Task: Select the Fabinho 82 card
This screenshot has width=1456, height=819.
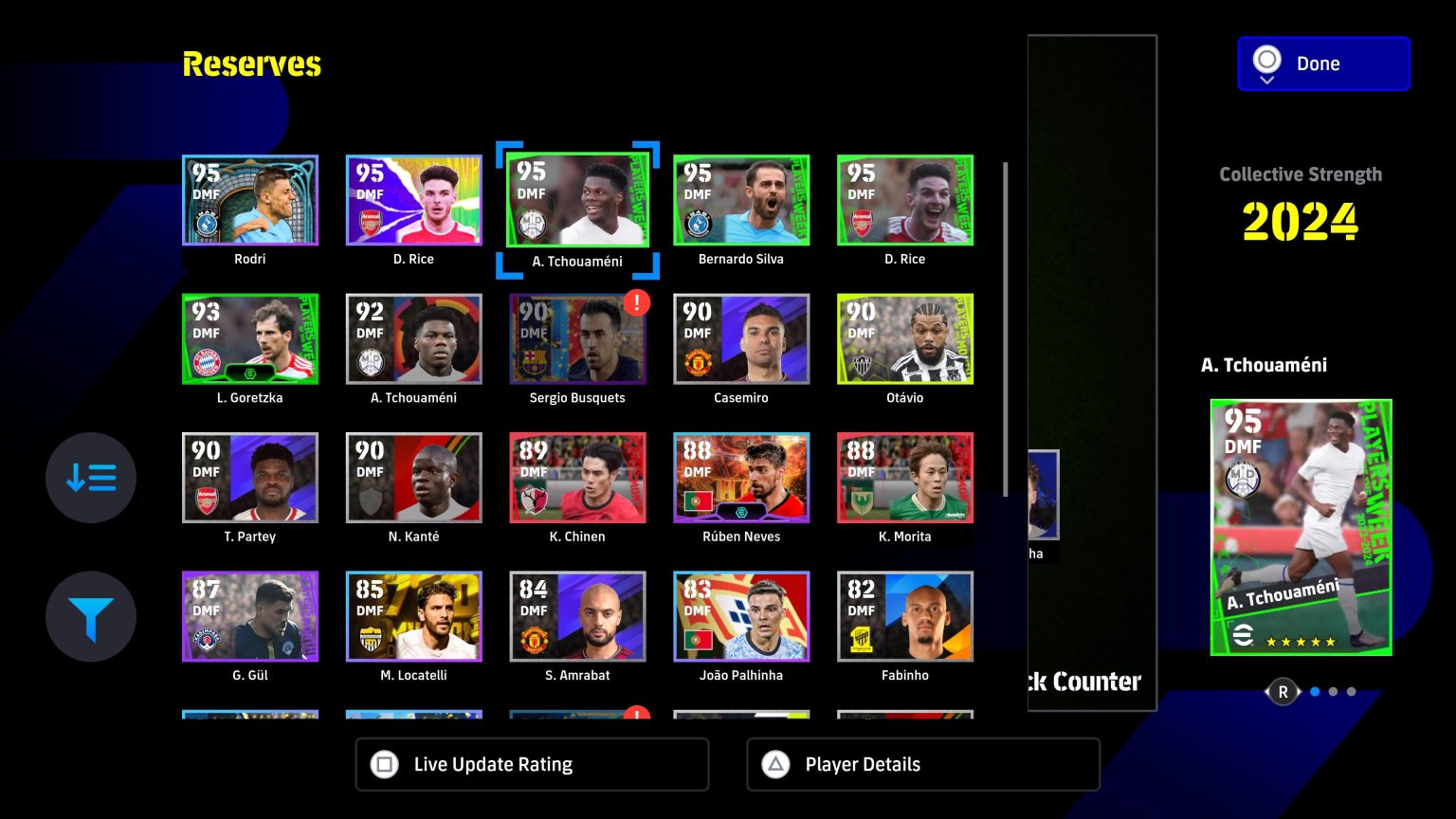Action: click(904, 616)
